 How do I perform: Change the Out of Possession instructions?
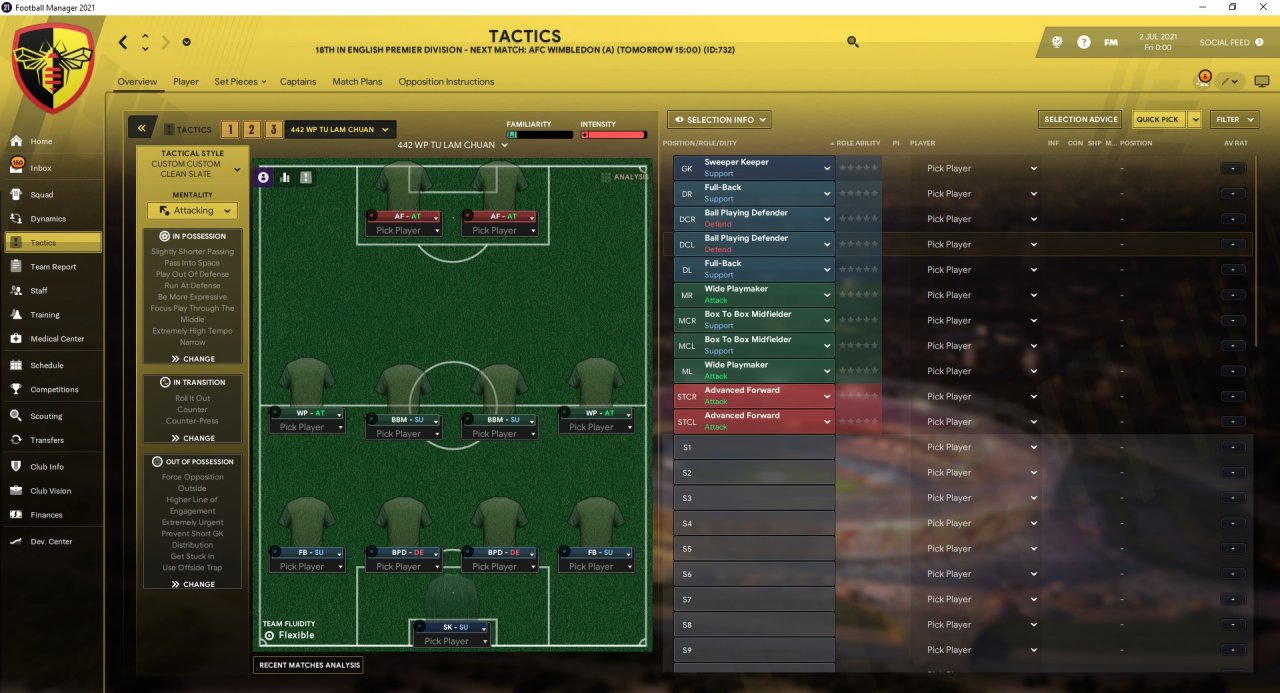coord(192,584)
